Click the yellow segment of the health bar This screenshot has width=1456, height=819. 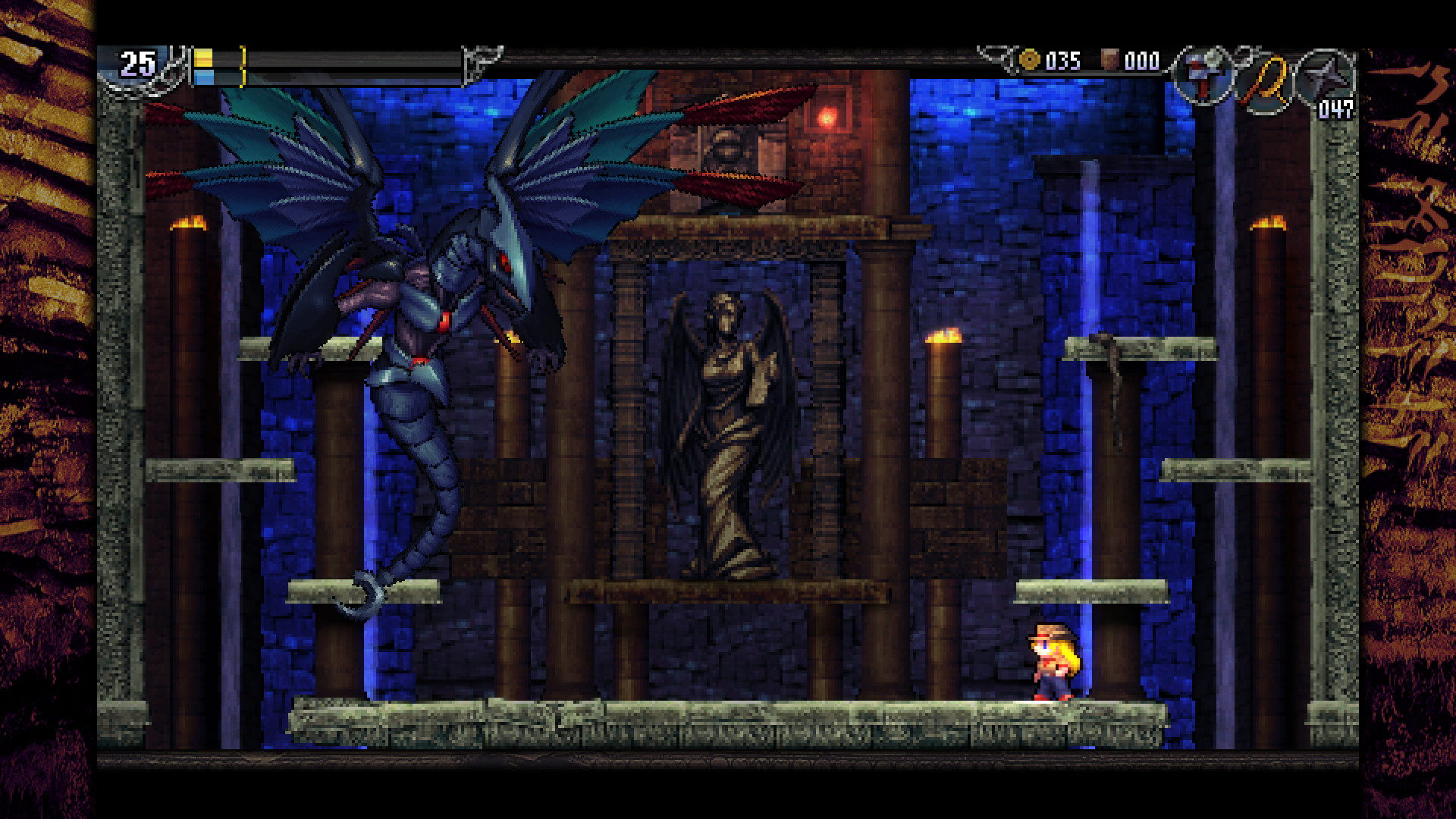[x=203, y=58]
